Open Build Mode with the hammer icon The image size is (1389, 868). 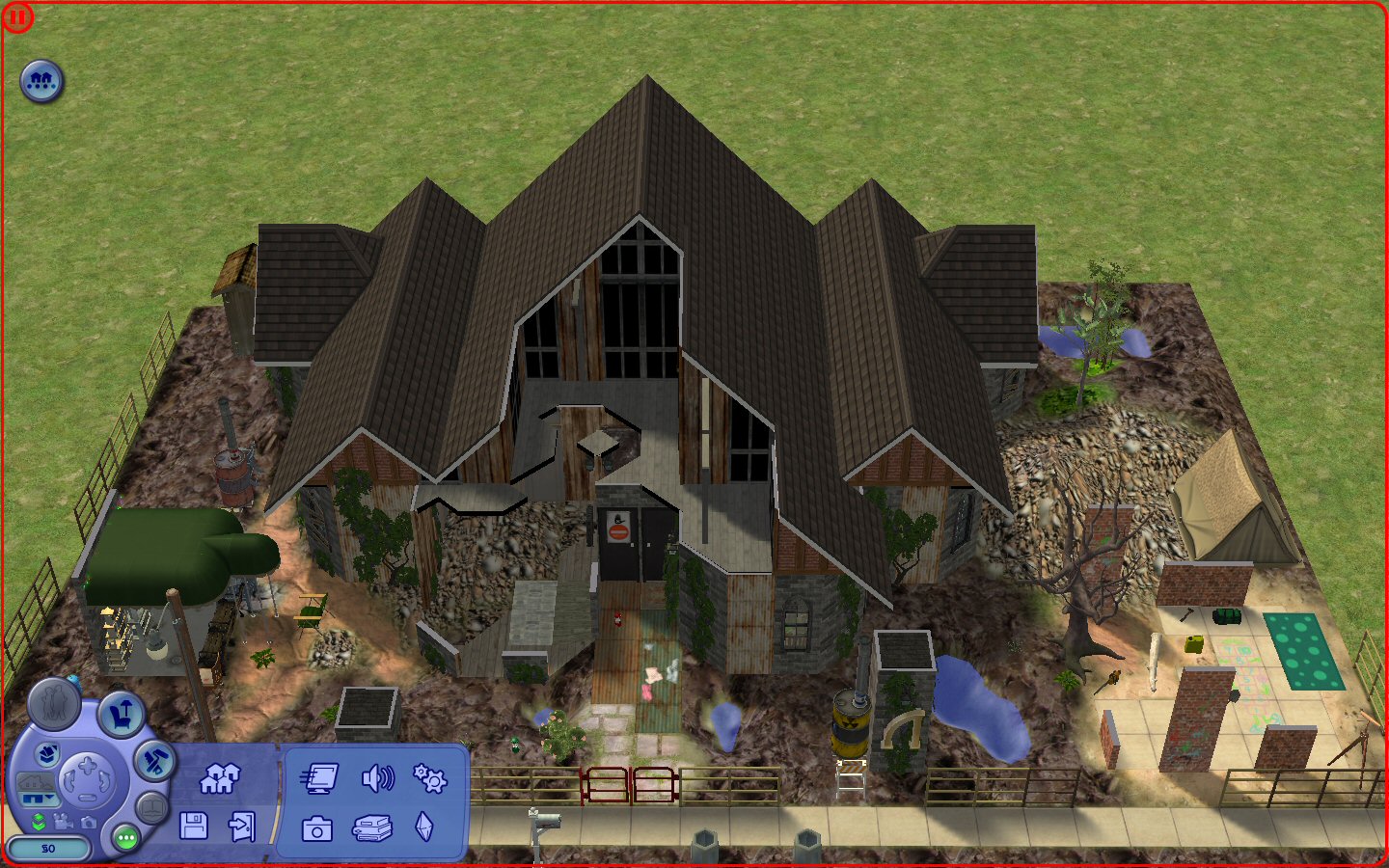click(153, 760)
